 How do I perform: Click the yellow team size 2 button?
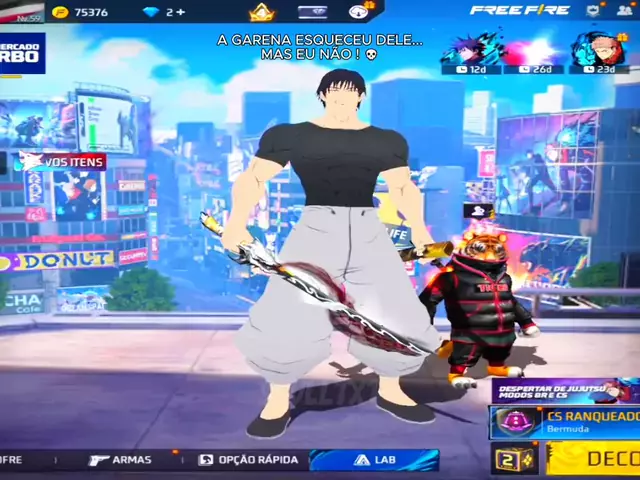click(514, 459)
